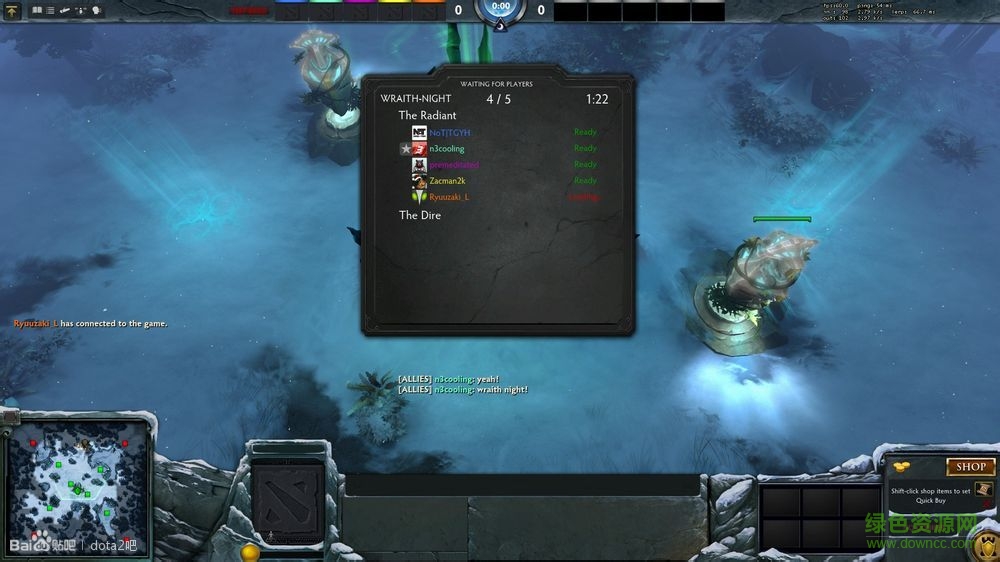Select player n3cooling in the lobby list
The width and height of the screenshot is (1000, 562).
446,148
